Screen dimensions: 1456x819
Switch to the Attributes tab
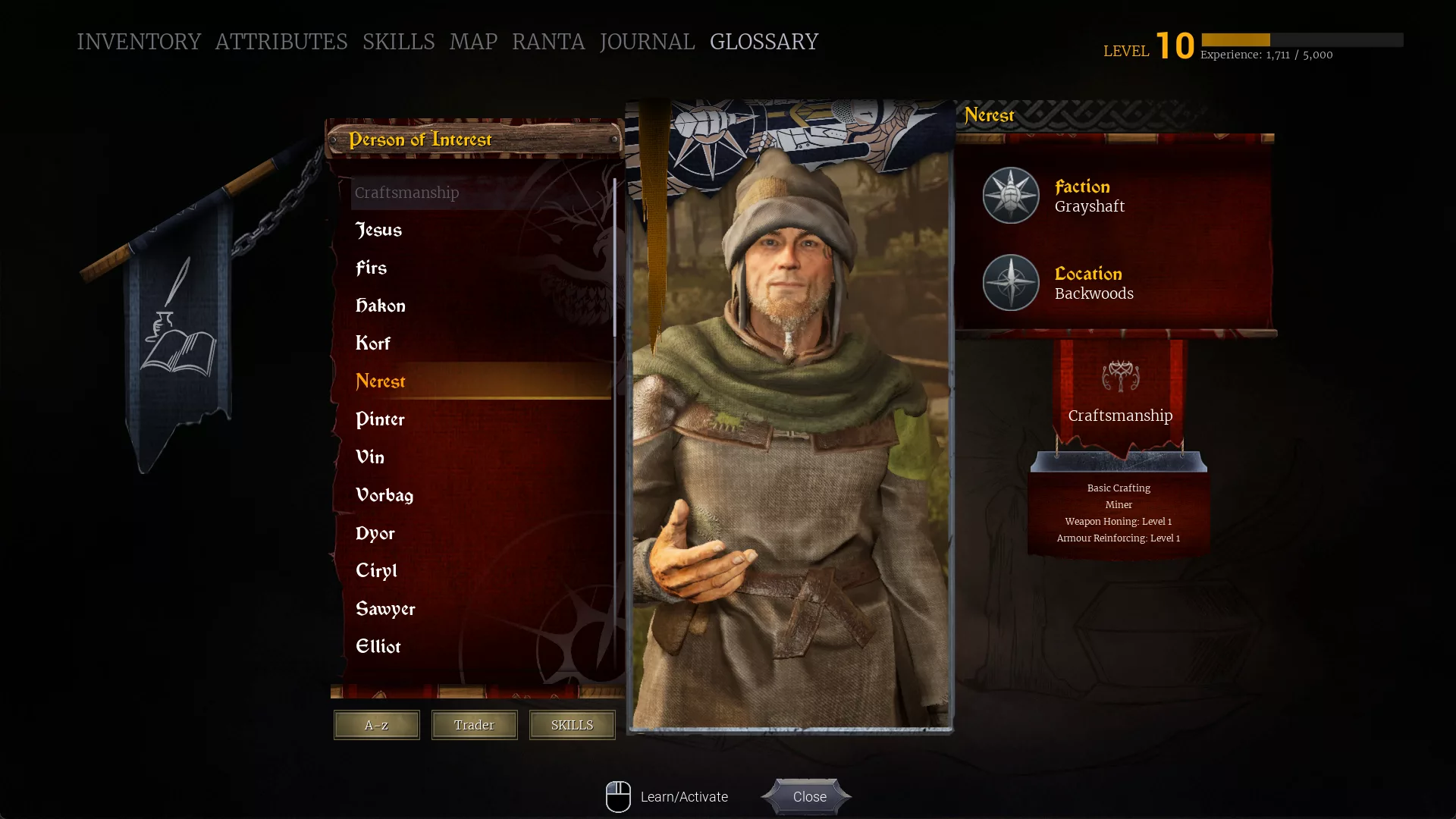281,42
